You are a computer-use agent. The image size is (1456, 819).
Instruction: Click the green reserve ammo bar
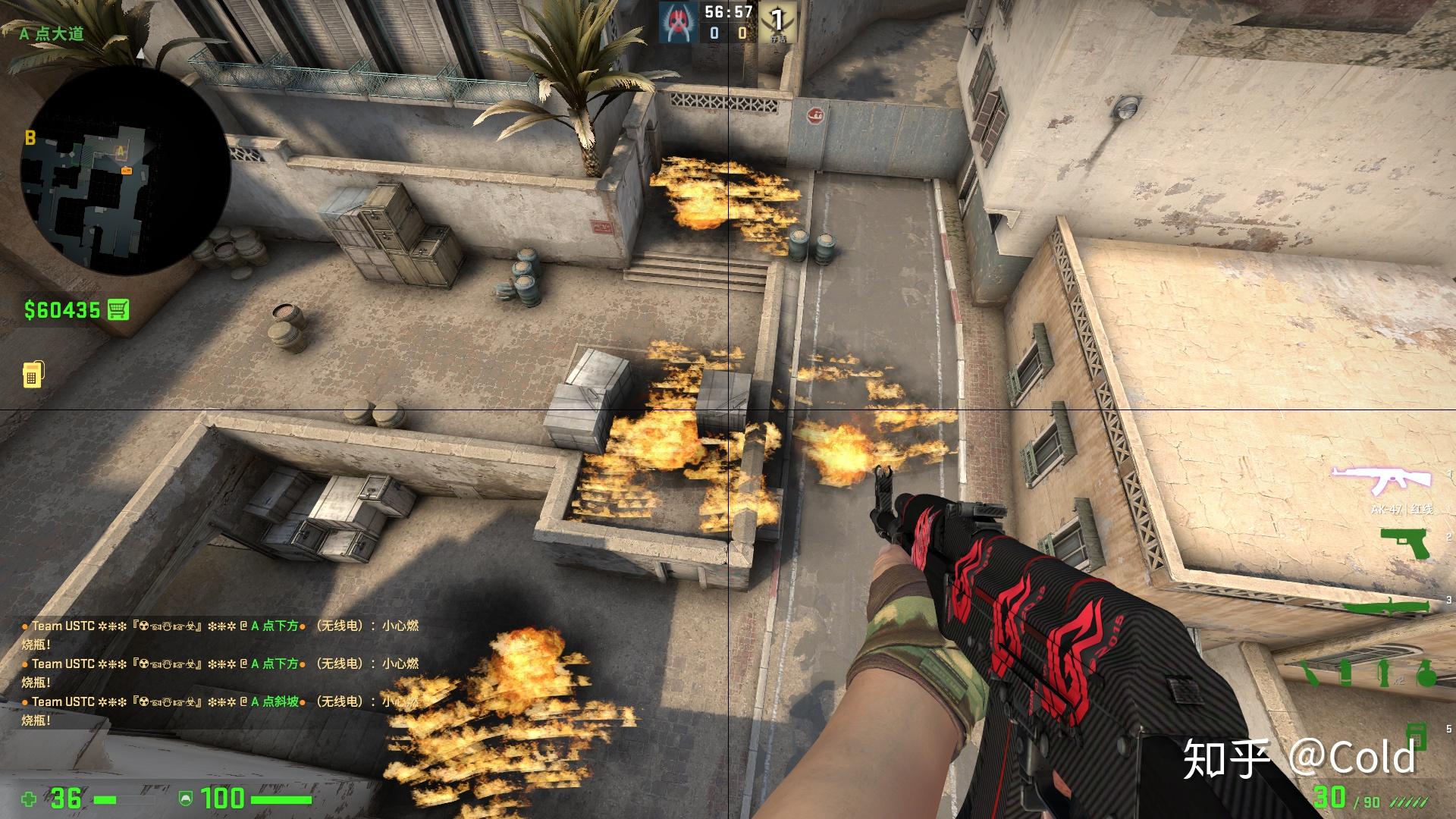click(x=1409, y=802)
